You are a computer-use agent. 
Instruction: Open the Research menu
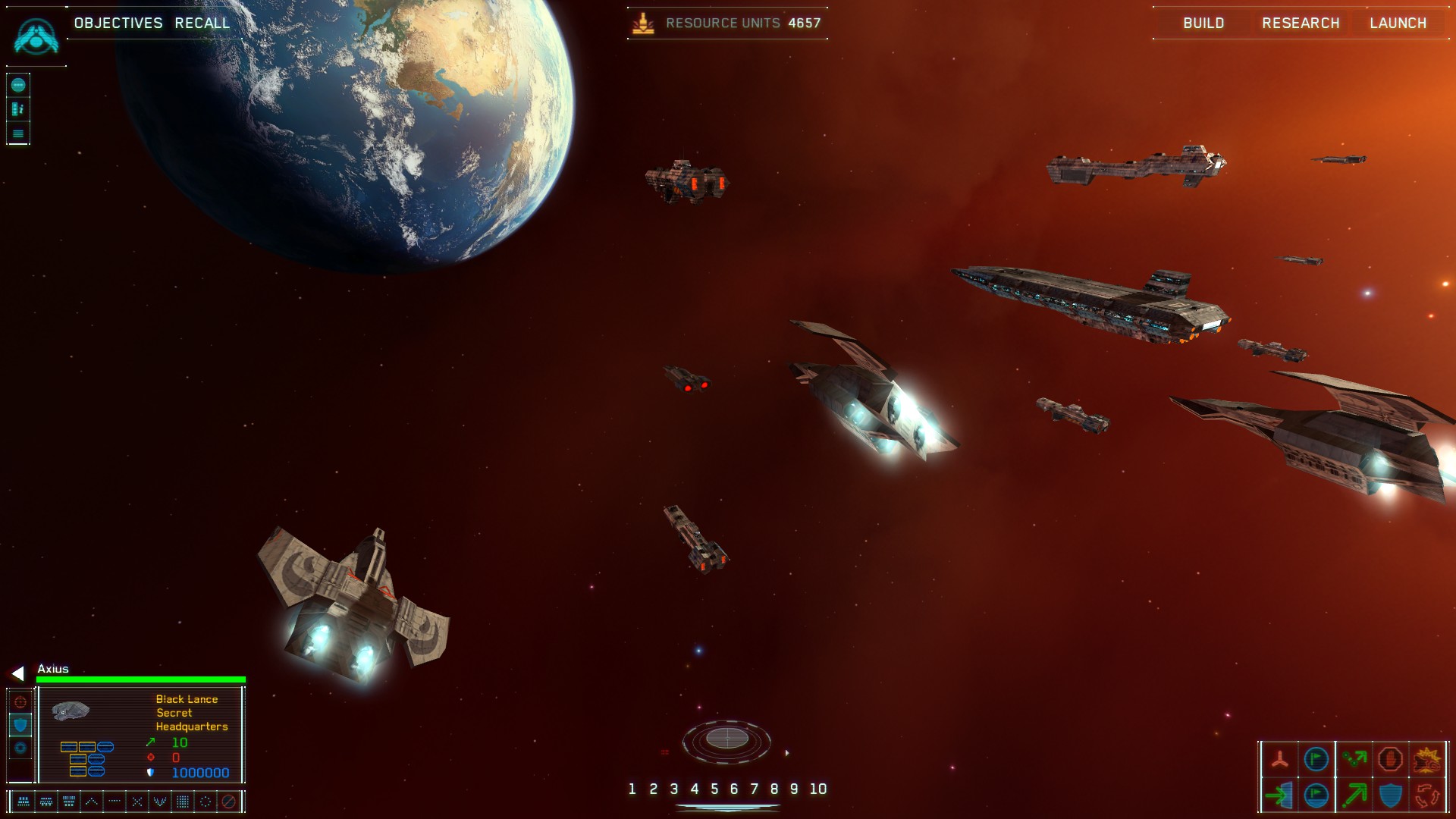[x=1301, y=24]
